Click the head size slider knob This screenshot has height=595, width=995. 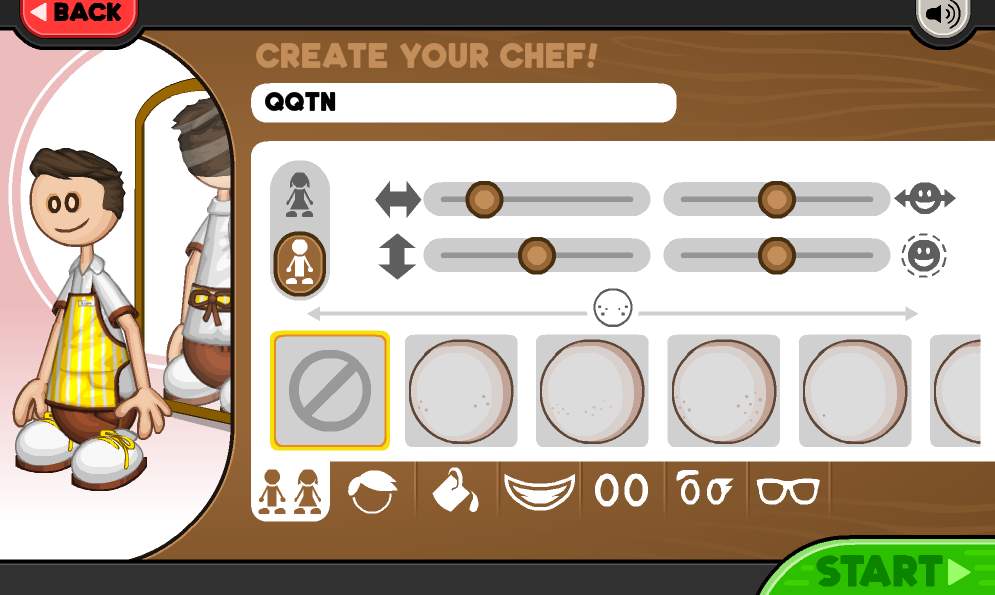(776, 256)
